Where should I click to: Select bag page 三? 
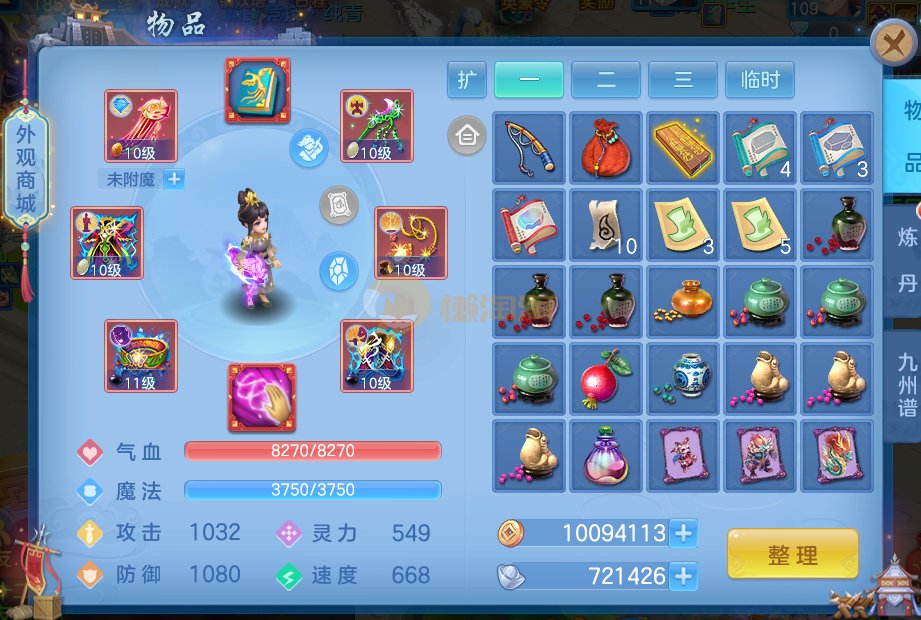(682, 80)
